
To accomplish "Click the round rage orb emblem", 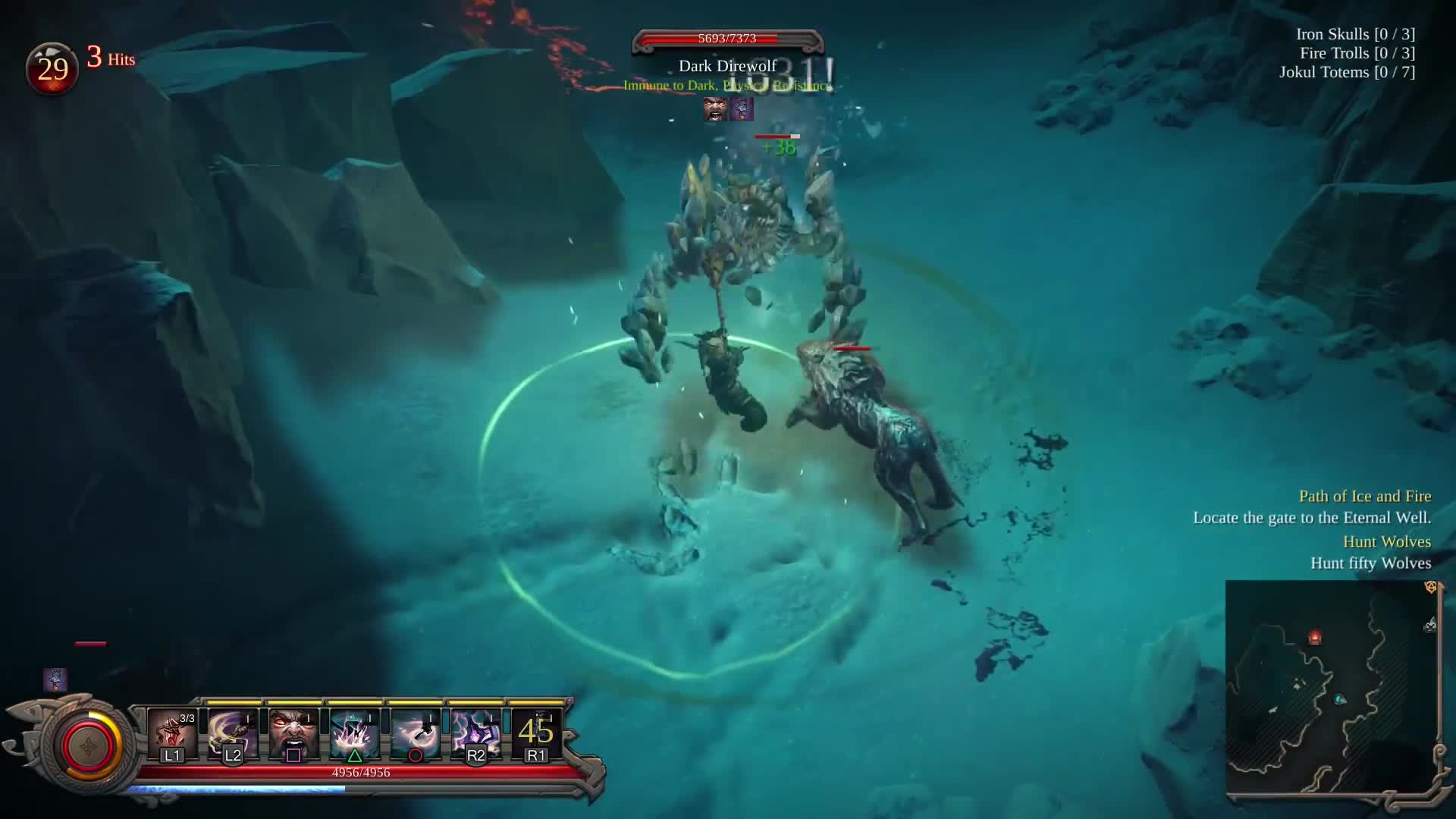I will [89, 746].
